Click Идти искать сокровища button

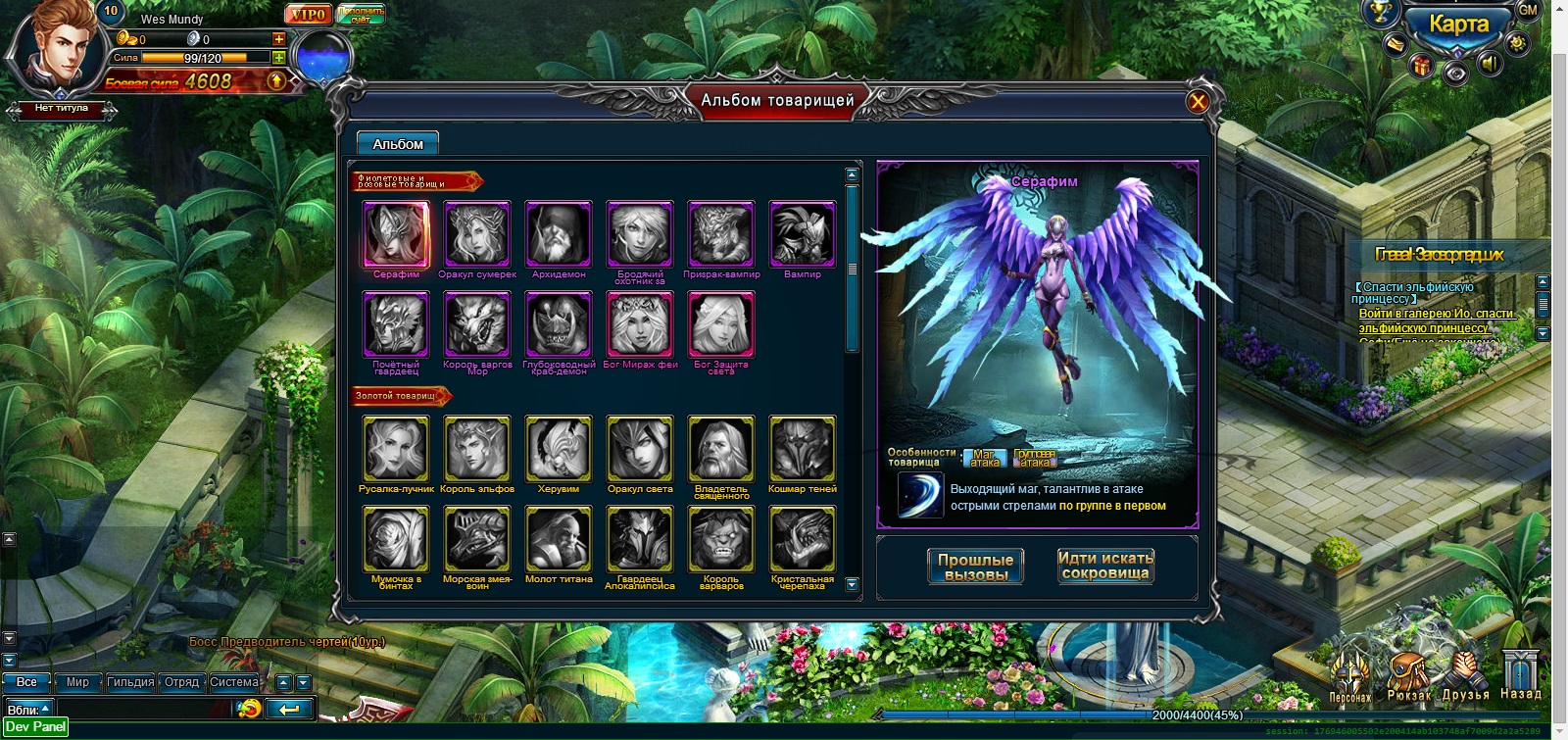coord(1105,566)
